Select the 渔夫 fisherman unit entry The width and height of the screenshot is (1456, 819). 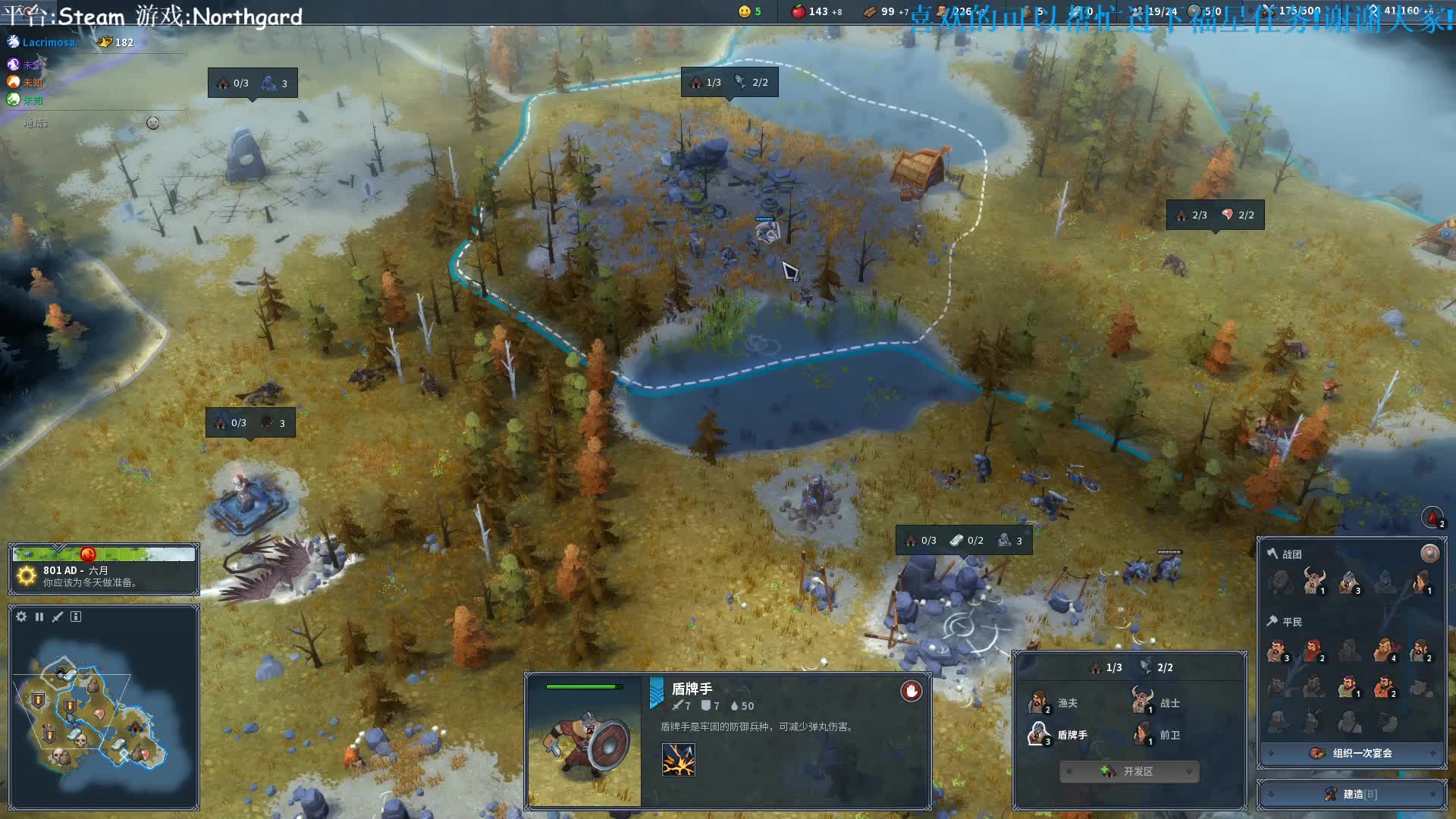point(1054,703)
